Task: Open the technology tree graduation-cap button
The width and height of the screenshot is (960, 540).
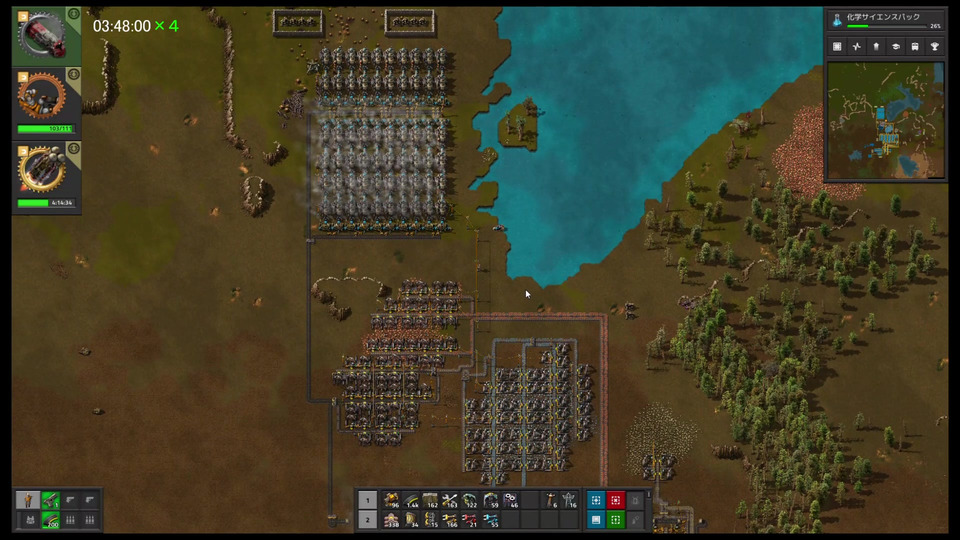Action: (895, 46)
